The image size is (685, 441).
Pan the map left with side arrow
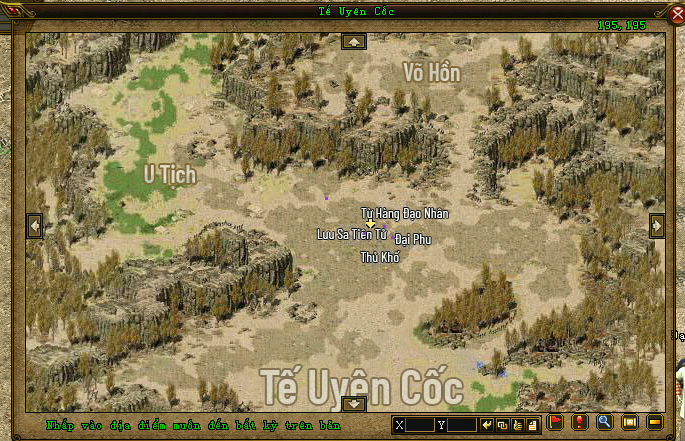pyautogui.click(x=35, y=226)
